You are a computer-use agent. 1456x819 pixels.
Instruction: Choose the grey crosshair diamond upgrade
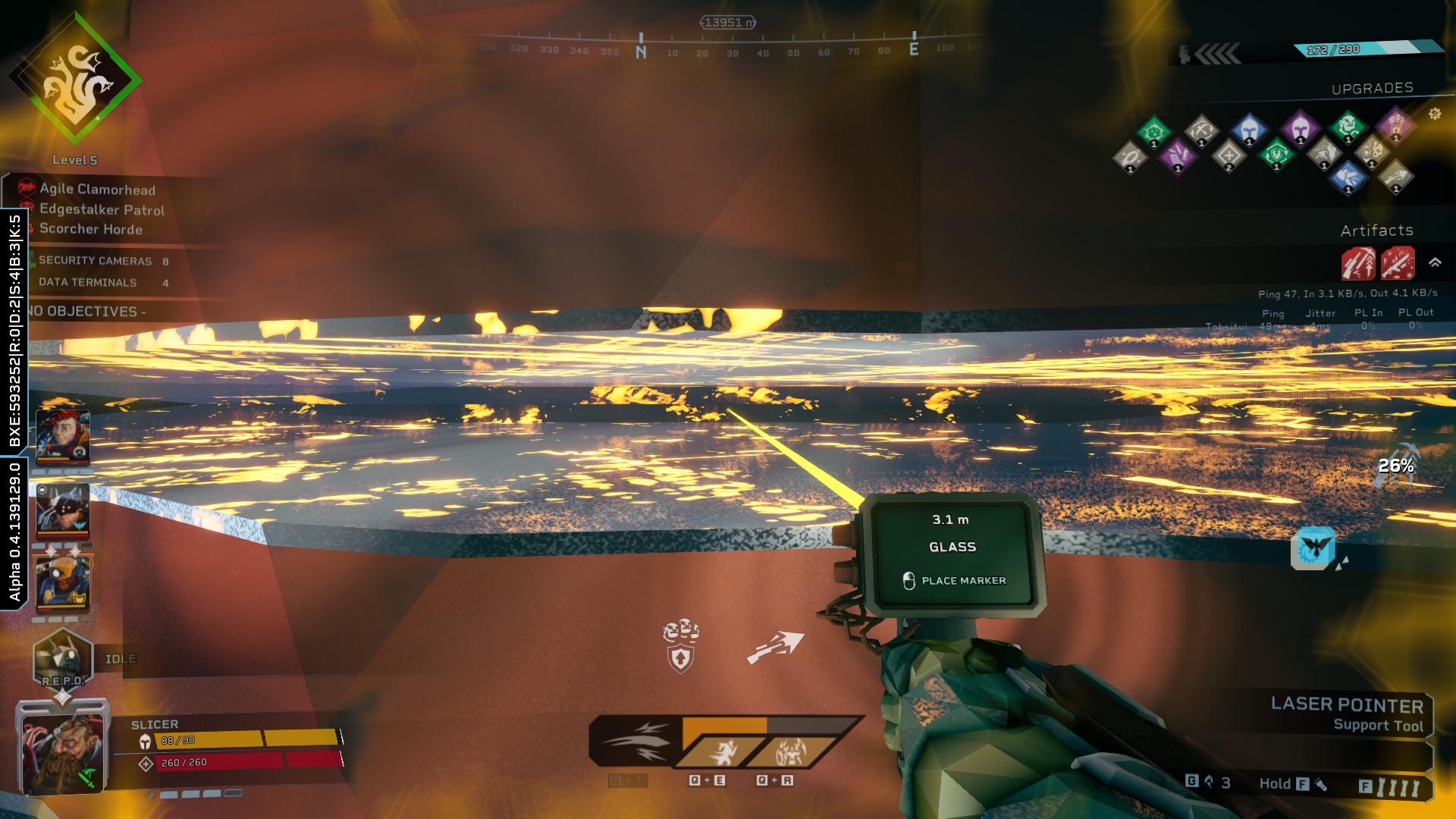(1228, 156)
